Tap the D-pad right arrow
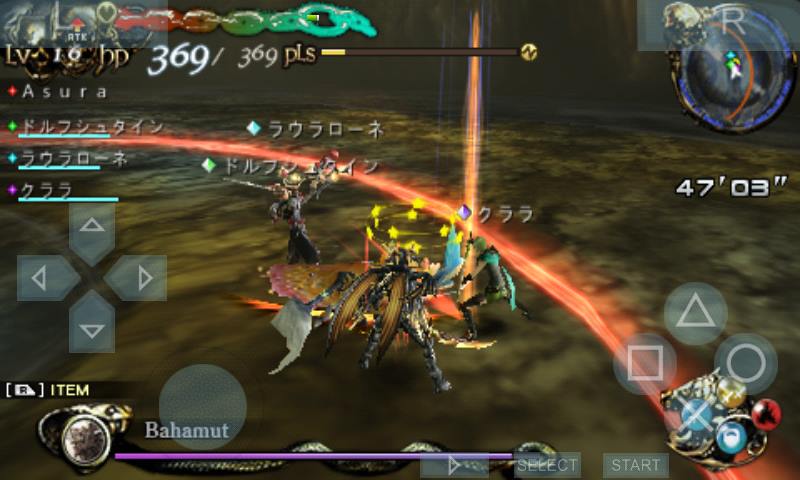The image size is (800, 480). 139,277
